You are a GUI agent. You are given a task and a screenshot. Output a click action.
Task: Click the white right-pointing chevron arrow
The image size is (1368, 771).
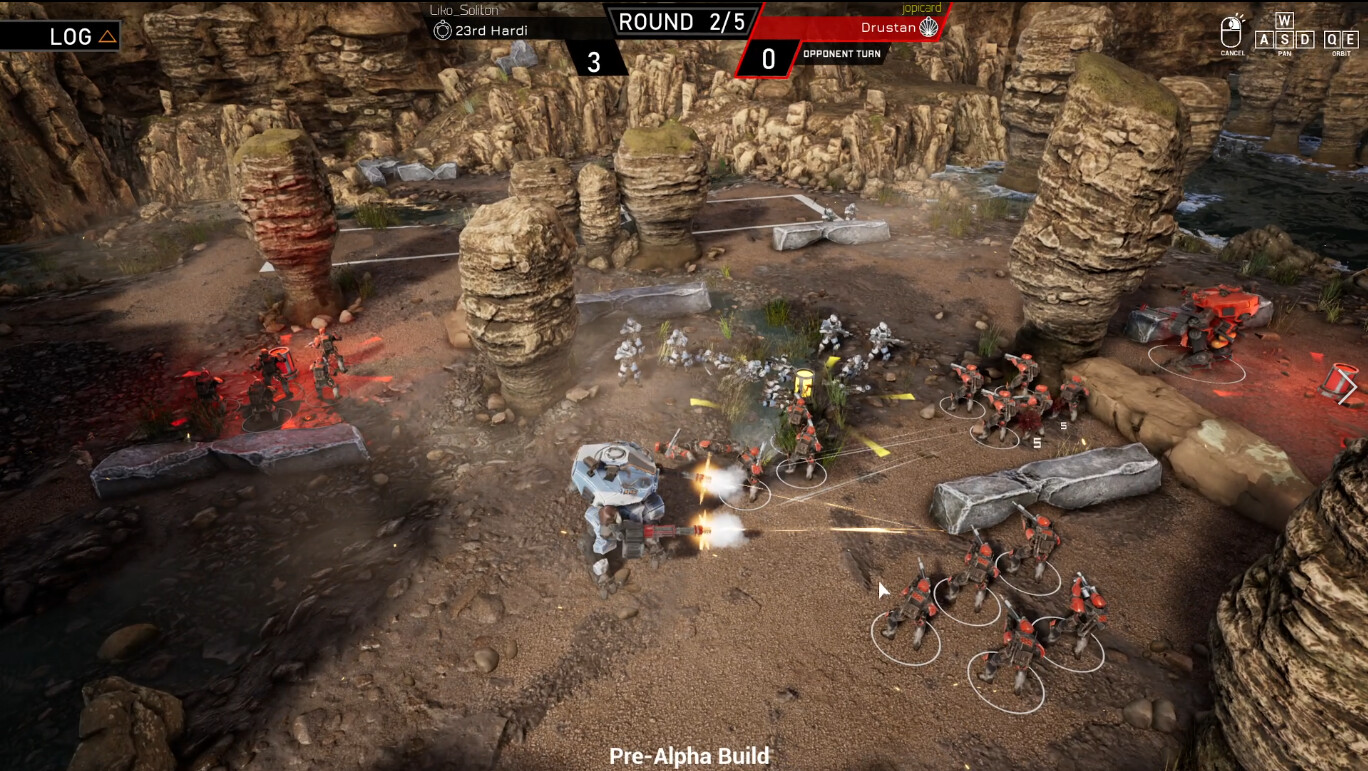(1348, 388)
